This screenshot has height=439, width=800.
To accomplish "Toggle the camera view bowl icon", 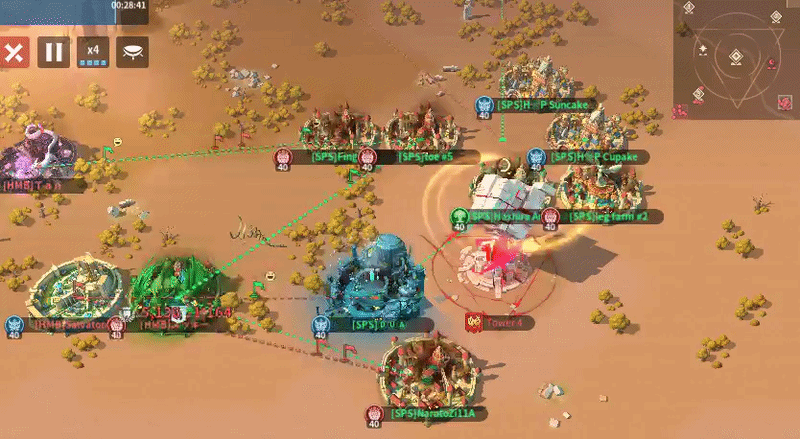I will coord(132,52).
